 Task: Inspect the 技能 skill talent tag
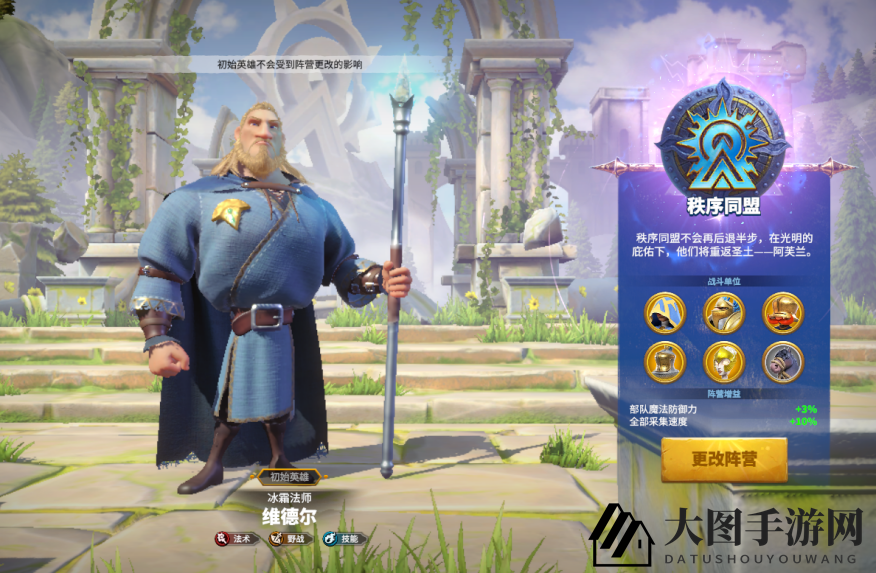342,539
